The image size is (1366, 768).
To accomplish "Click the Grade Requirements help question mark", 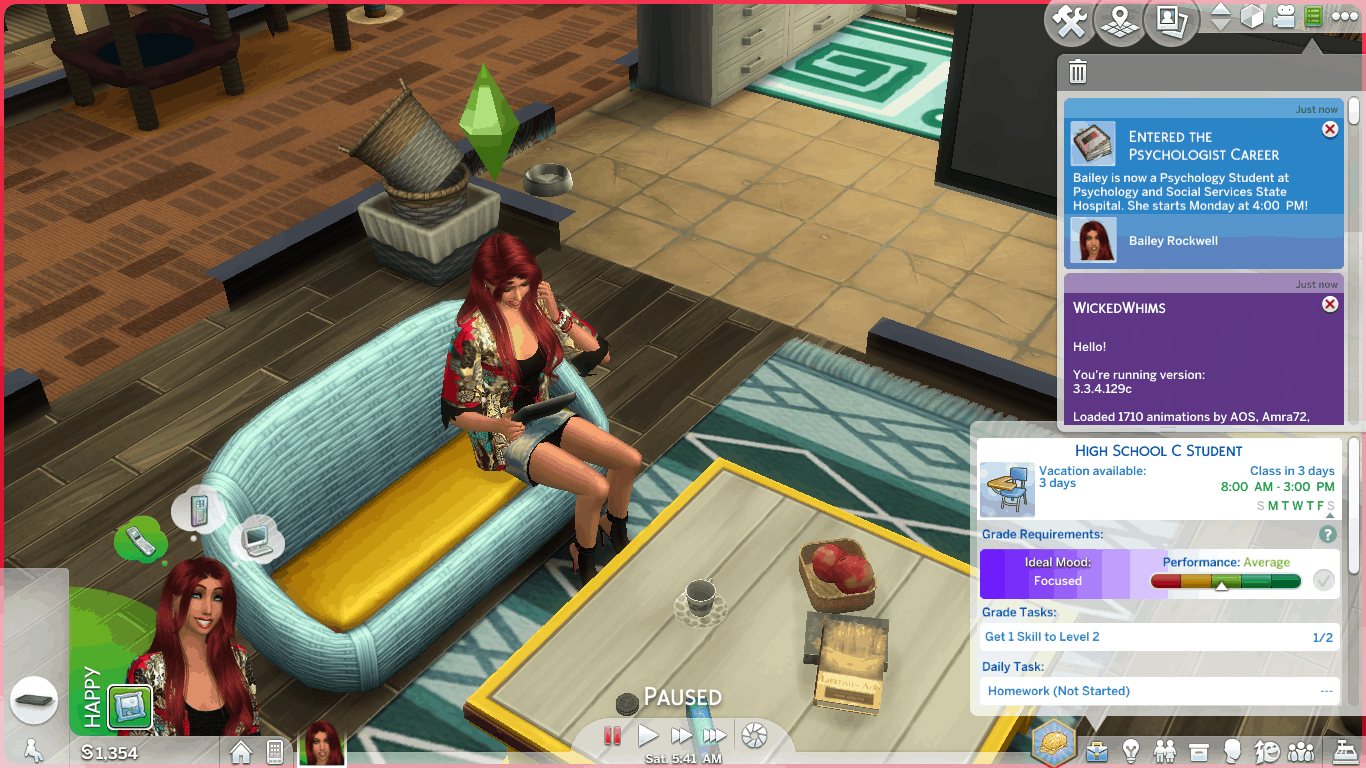I will pos(1328,535).
